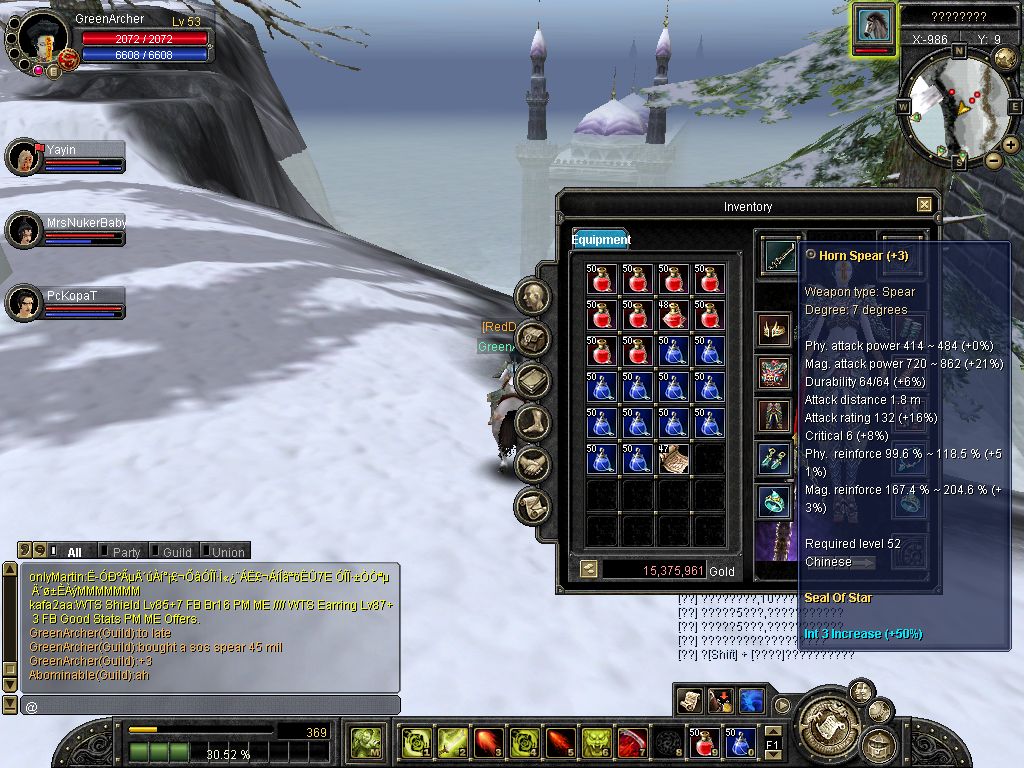Switch chat to the Party tab
Viewport: 1024px width, 768px height.
(x=124, y=552)
